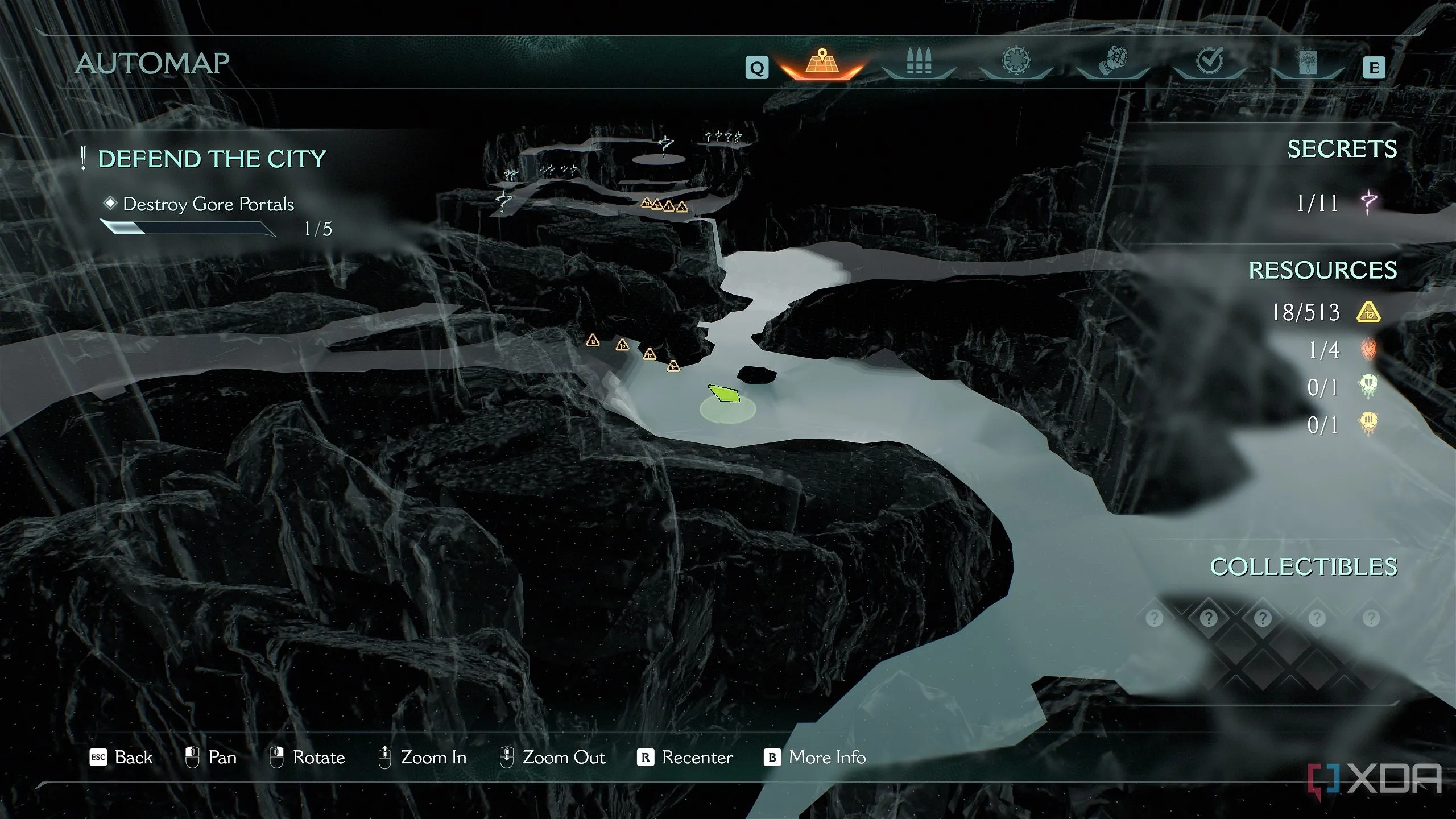Go Back from the automap
Image resolution: width=1456 pixels, height=819 pixels.
[121, 758]
